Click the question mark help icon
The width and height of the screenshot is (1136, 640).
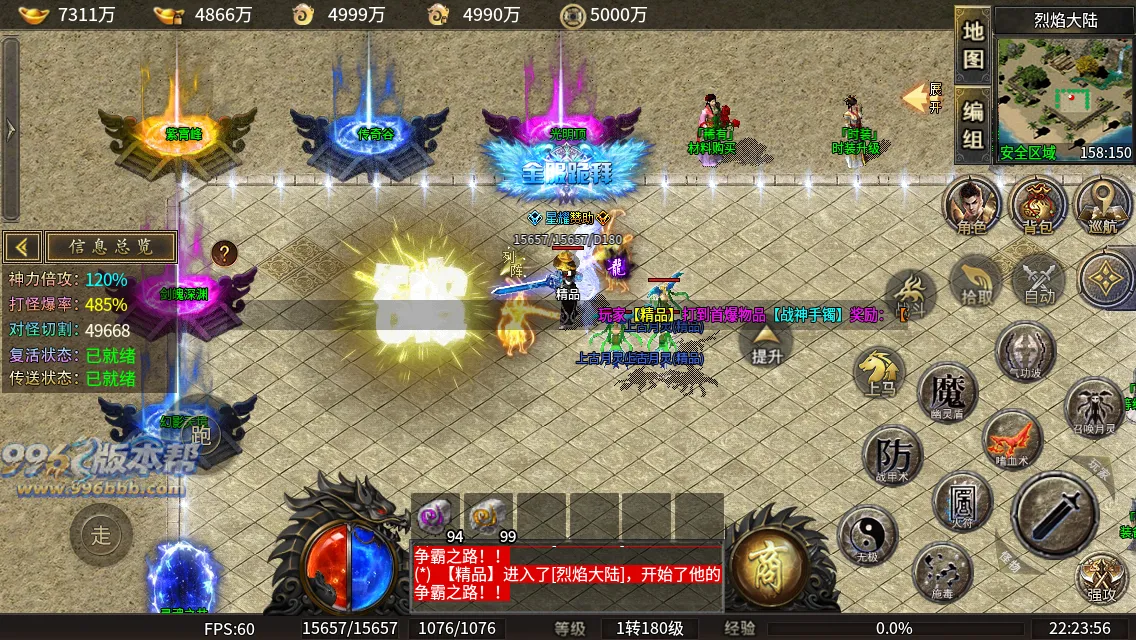pos(224,253)
